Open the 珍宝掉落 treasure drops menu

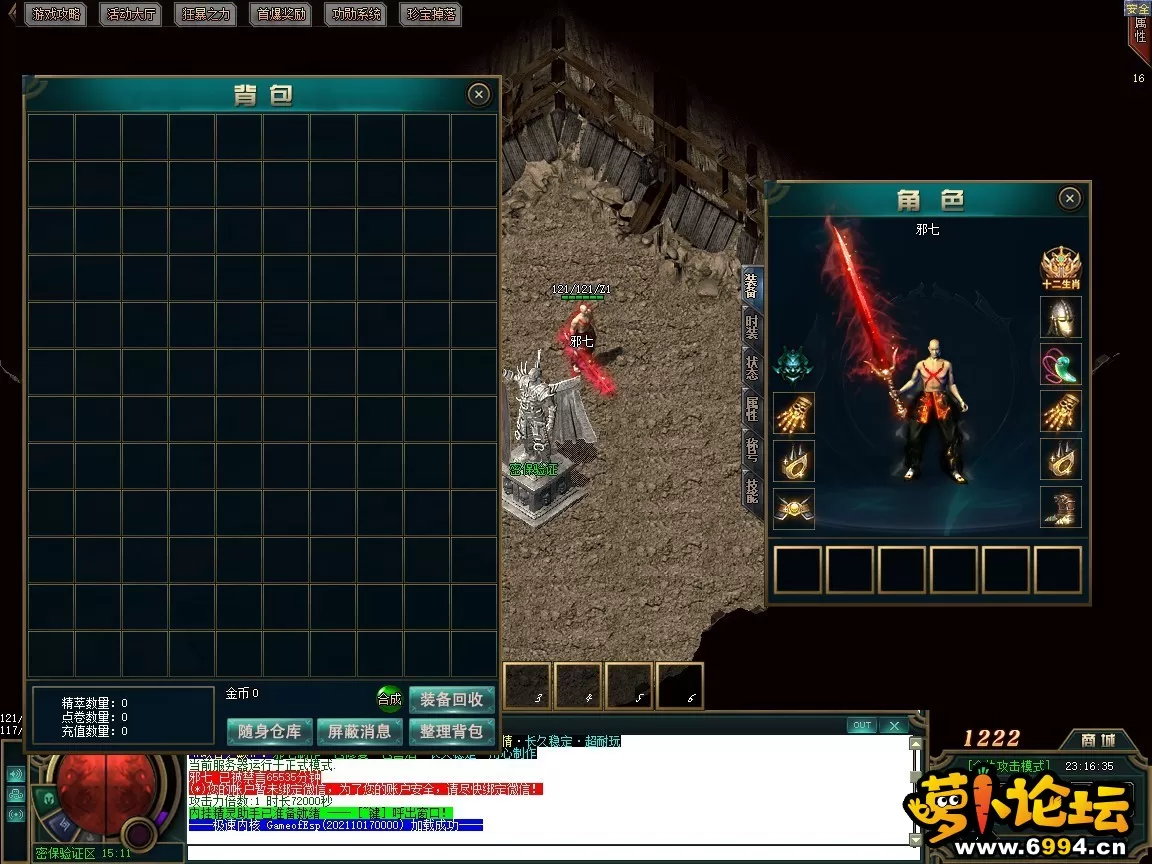(432, 14)
